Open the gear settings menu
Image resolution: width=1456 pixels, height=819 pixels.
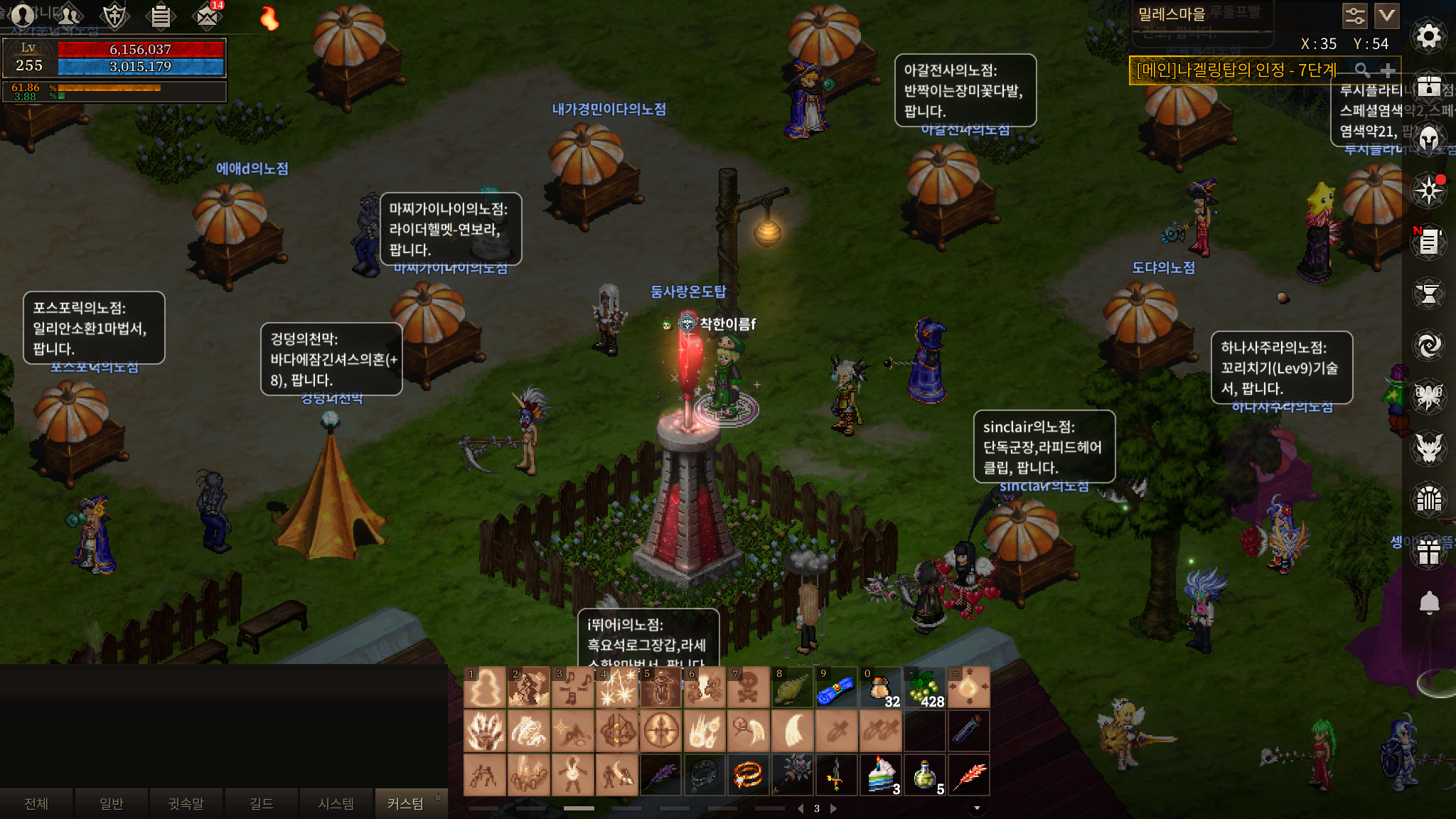click(1428, 36)
